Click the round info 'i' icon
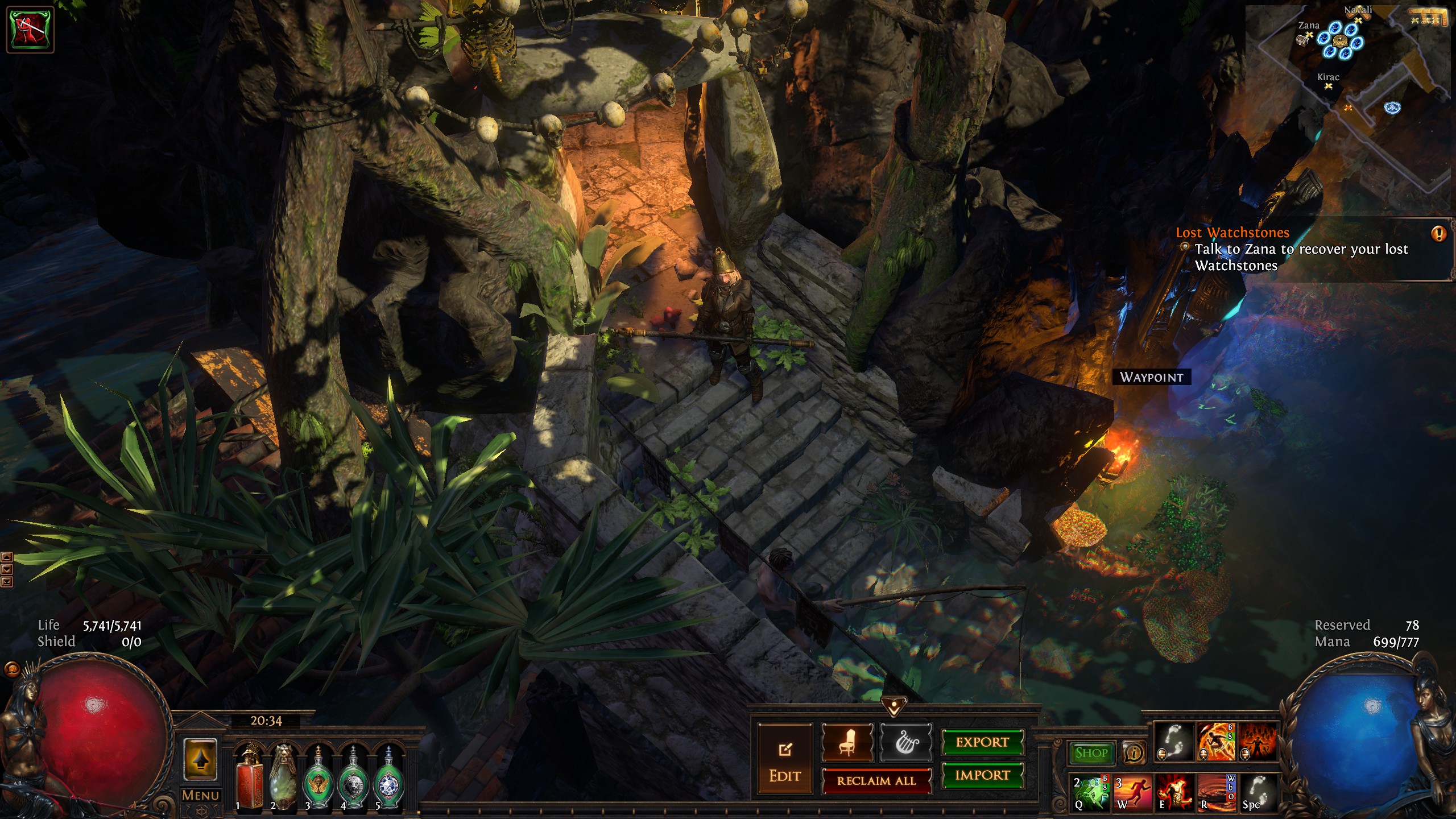This screenshot has width=1456, height=819. point(1134,753)
